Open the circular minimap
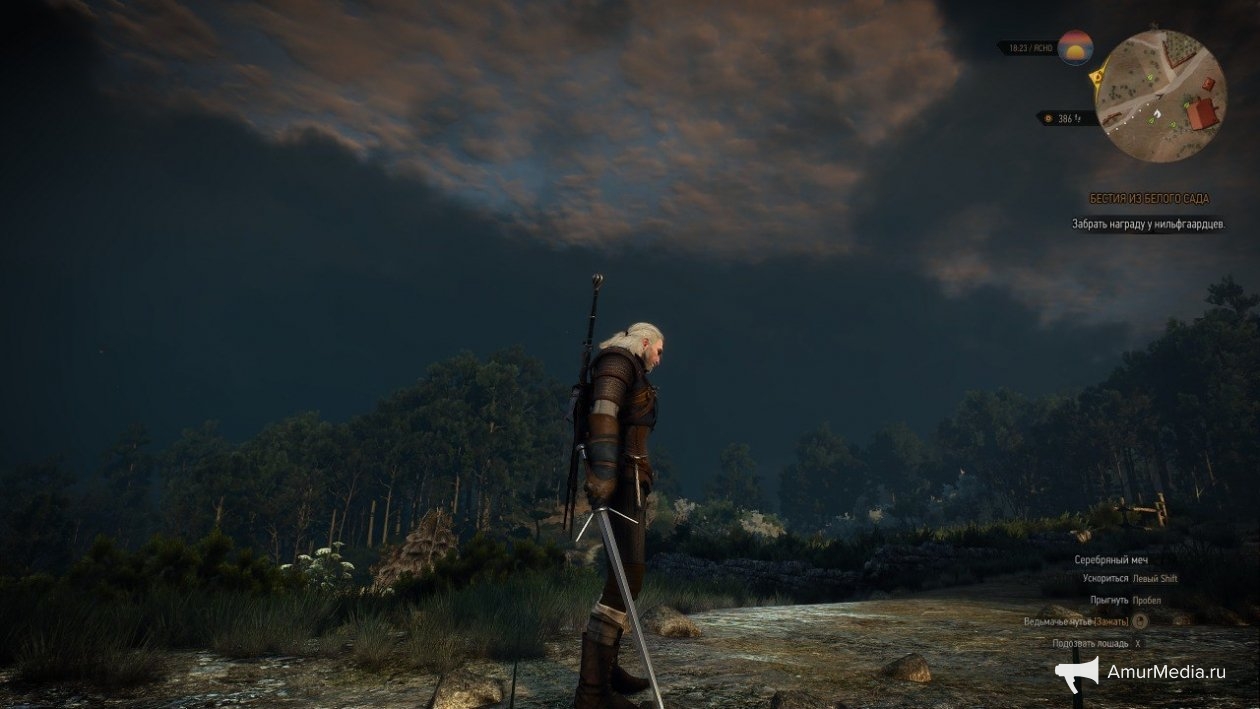The width and height of the screenshot is (1260, 709). (x=1160, y=96)
